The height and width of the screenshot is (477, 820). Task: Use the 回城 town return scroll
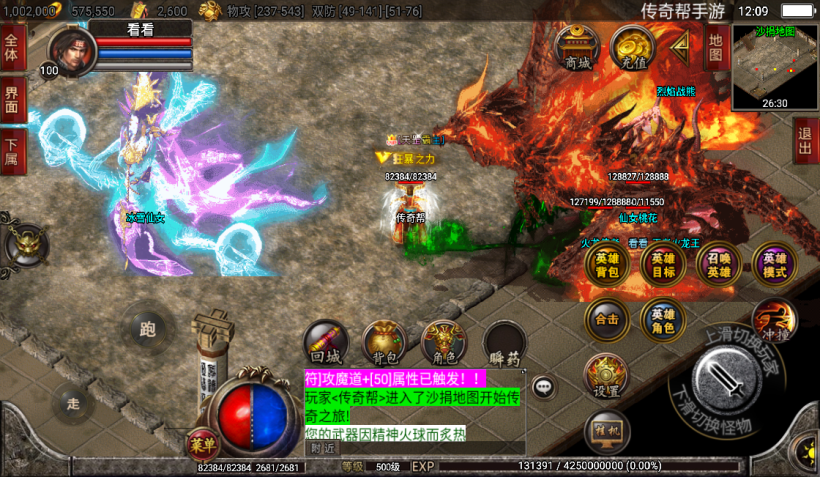[x=326, y=342]
